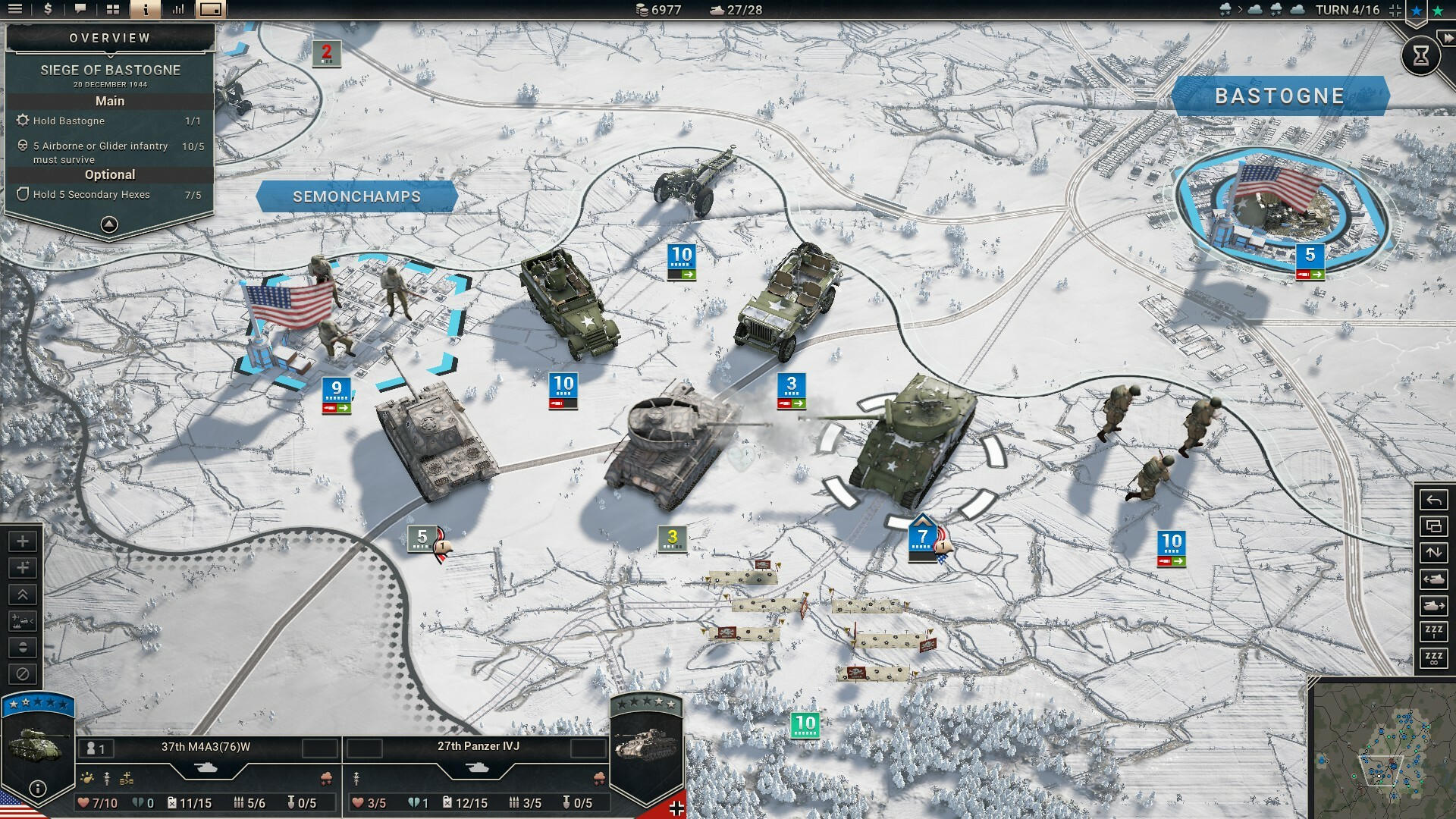The width and height of the screenshot is (1456, 819).
Task: Put the unit to sleep with ZZZ icon
Action: 1433,631
